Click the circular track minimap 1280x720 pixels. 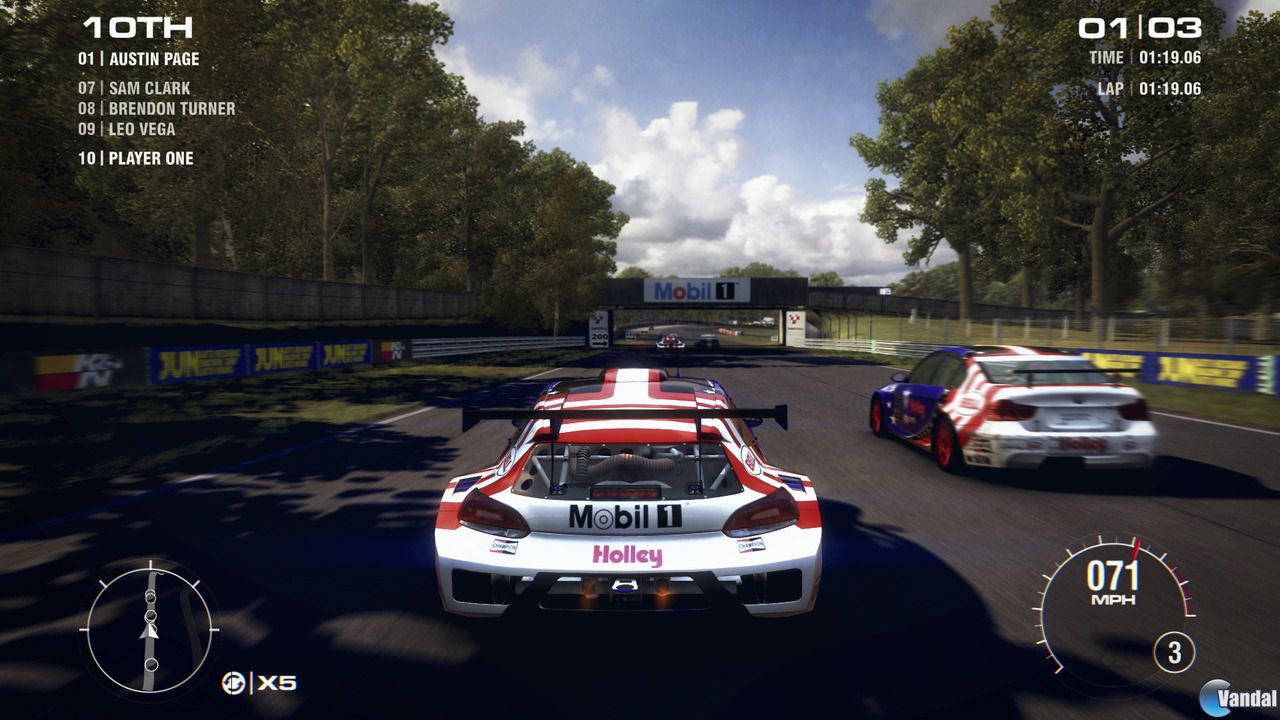[150, 630]
